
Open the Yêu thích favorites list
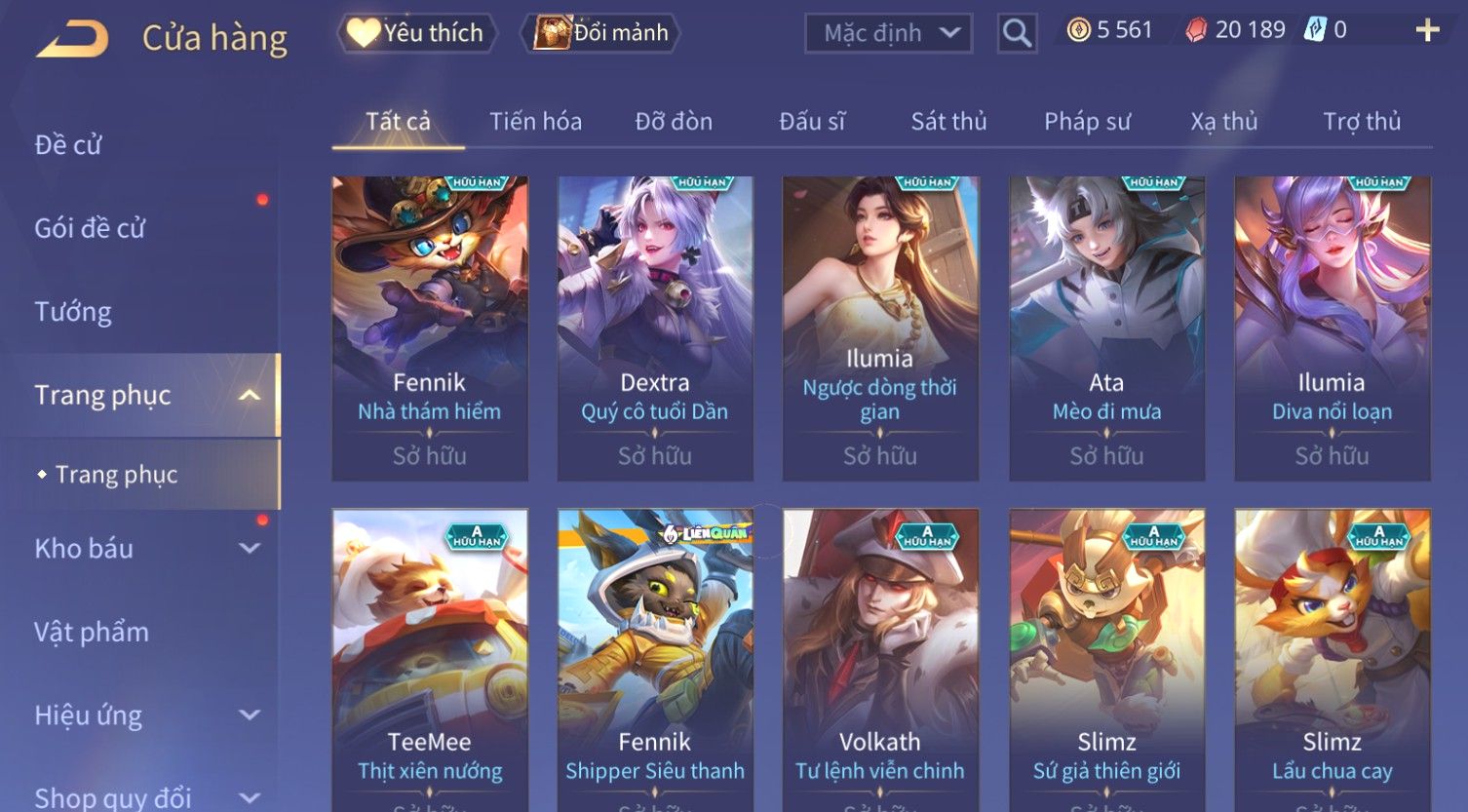pos(417,33)
